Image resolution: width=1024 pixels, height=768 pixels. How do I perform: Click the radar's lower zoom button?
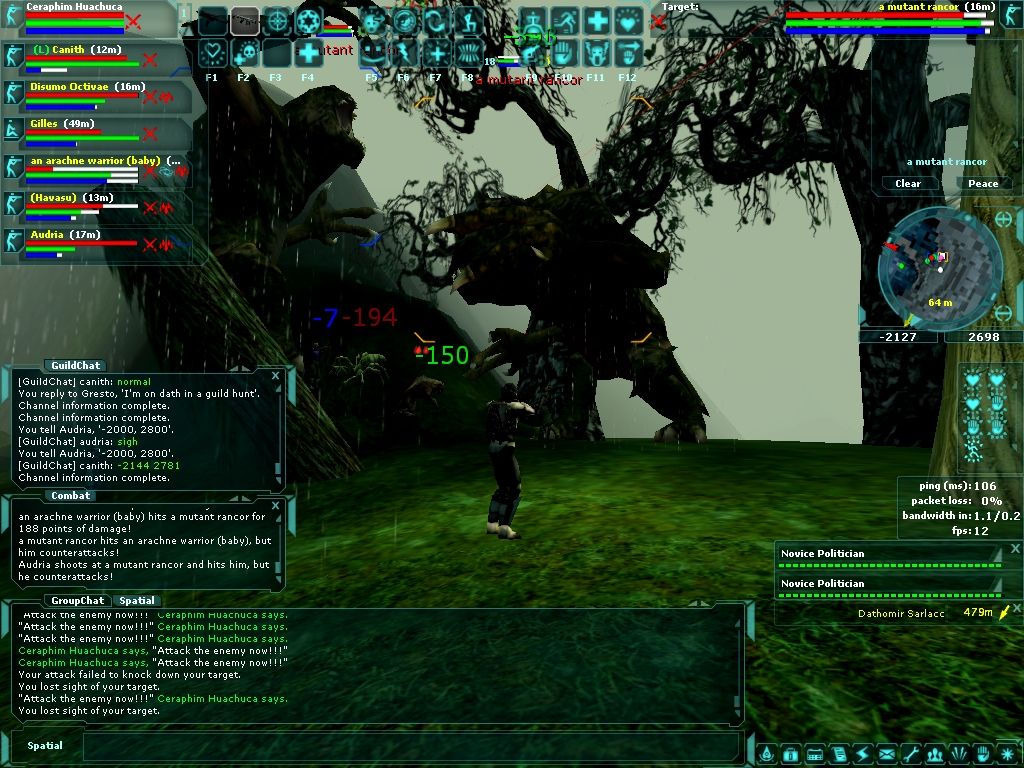1005,314
